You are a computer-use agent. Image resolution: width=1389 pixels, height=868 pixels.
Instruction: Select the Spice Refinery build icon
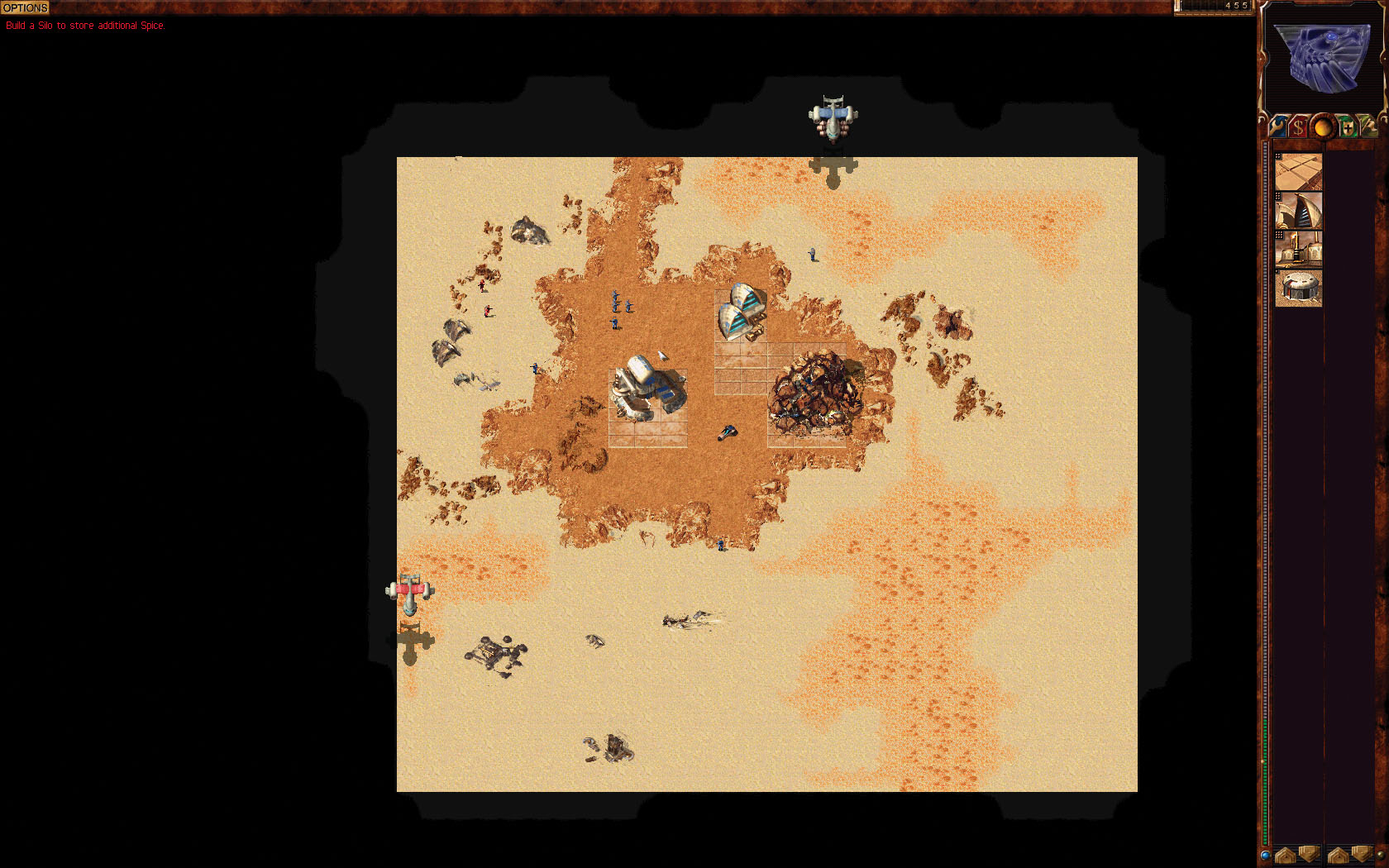pos(1299,248)
